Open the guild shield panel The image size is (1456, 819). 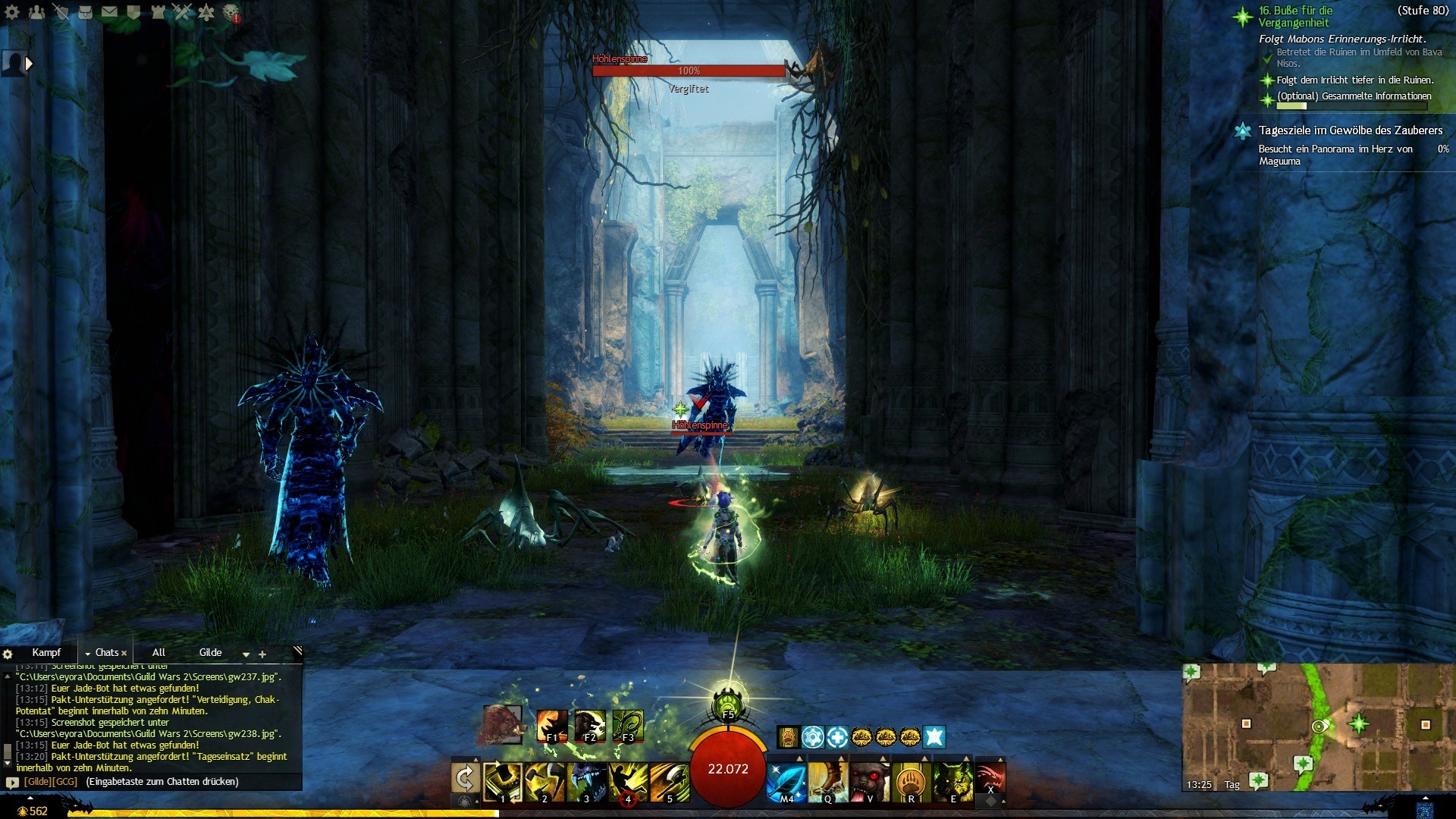tap(133, 12)
